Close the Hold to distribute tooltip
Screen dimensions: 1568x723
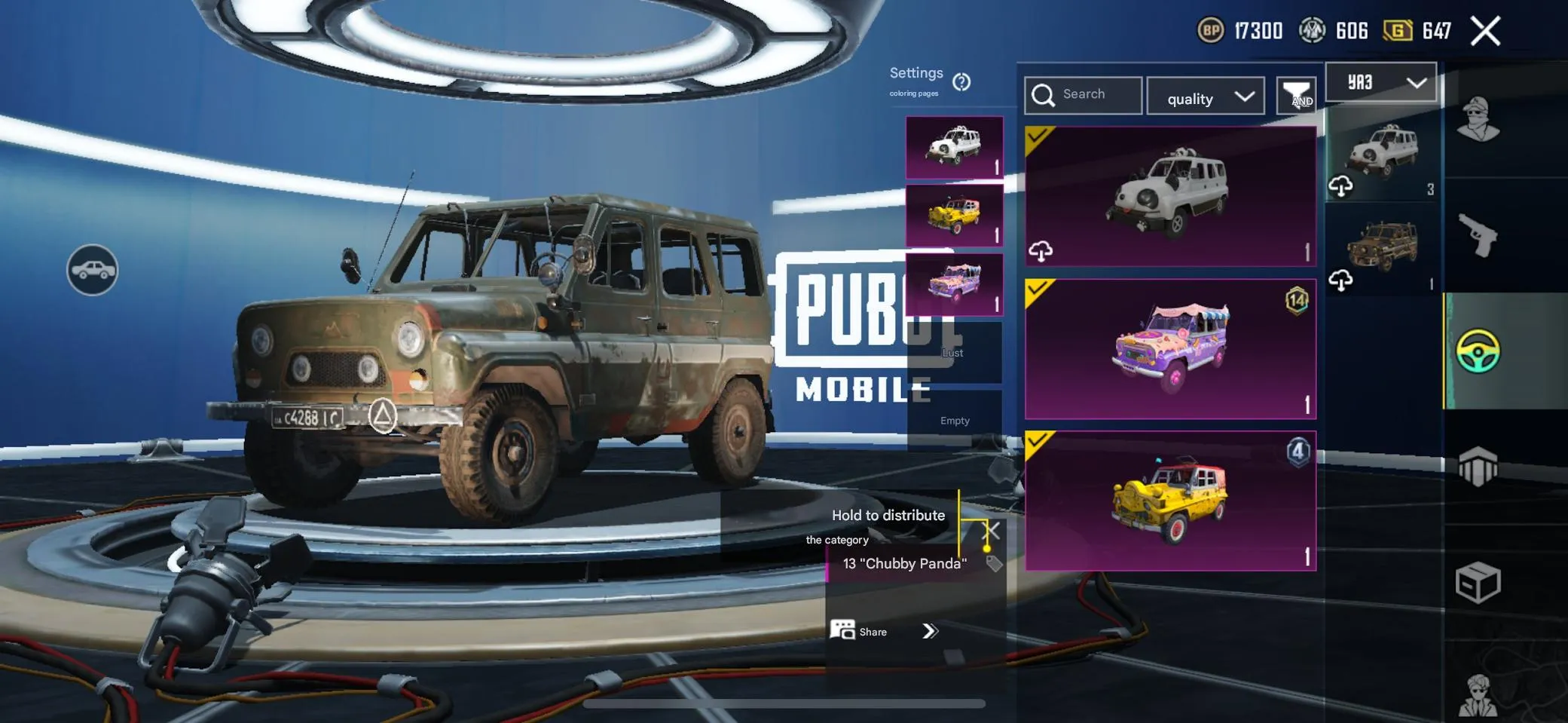(x=992, y=531)
